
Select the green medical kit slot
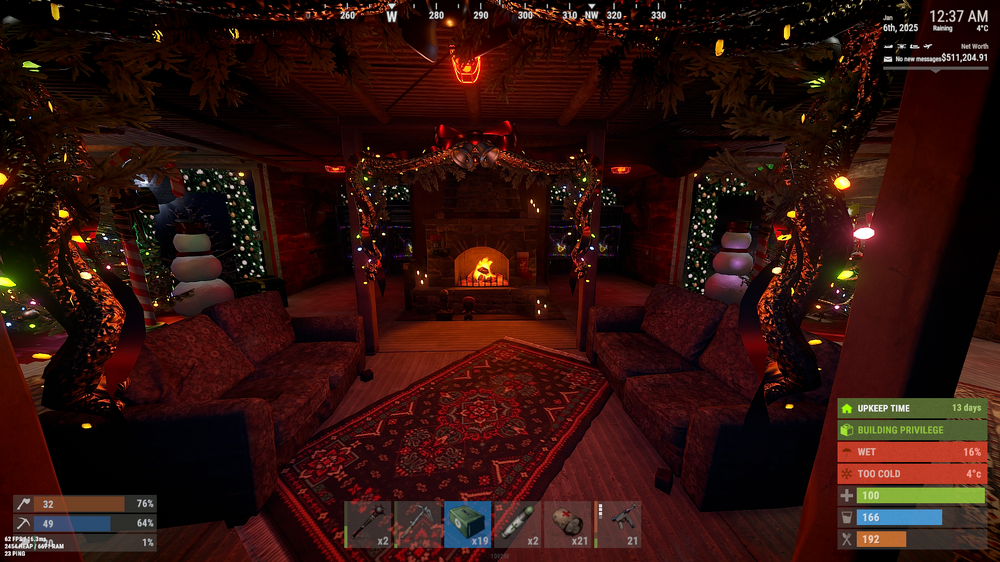coord(468,524)
